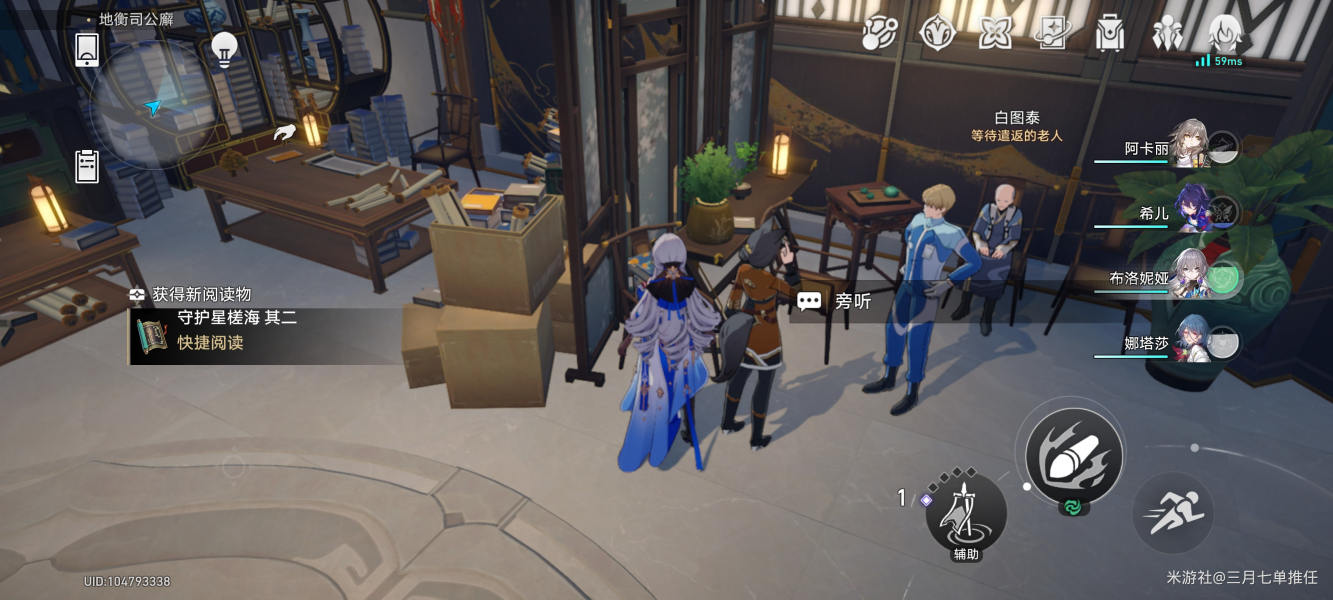This screenshot has width=1333, height=600.
Task: Tap the 快捷阅读 quick read notification
Action: (211, 342)
